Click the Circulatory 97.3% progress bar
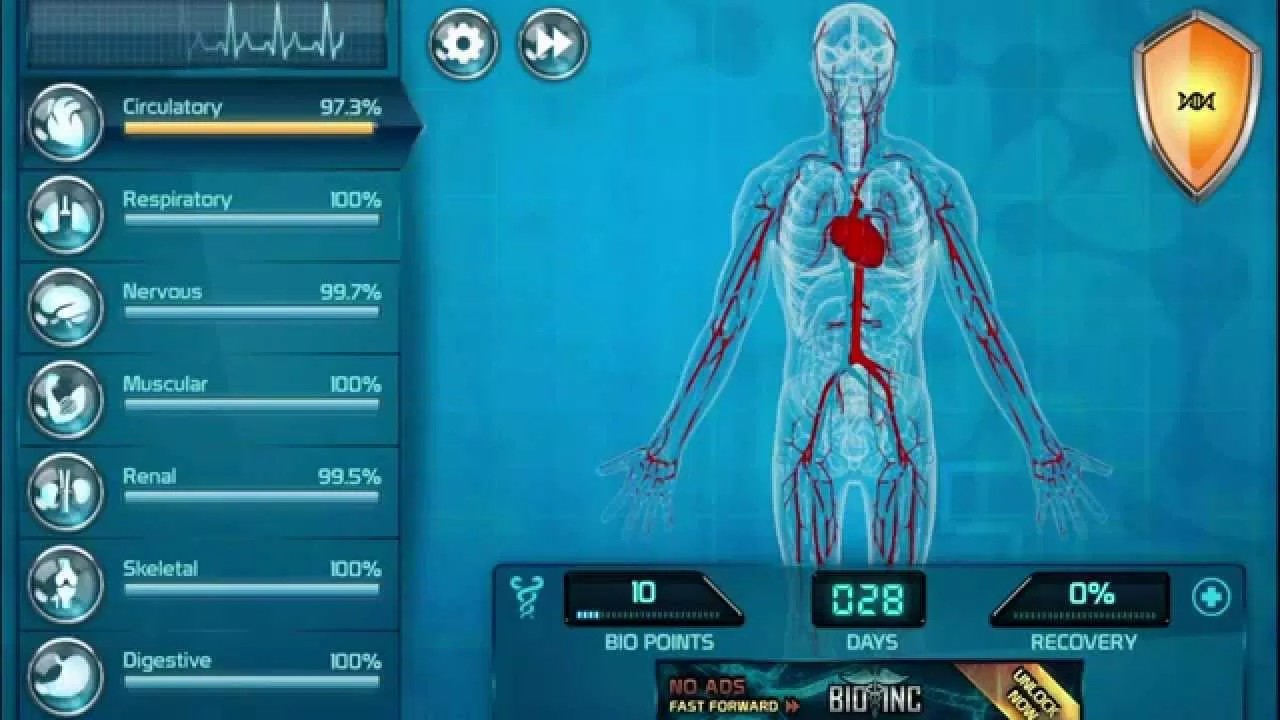1280x720 pixels. pos(248,126)
